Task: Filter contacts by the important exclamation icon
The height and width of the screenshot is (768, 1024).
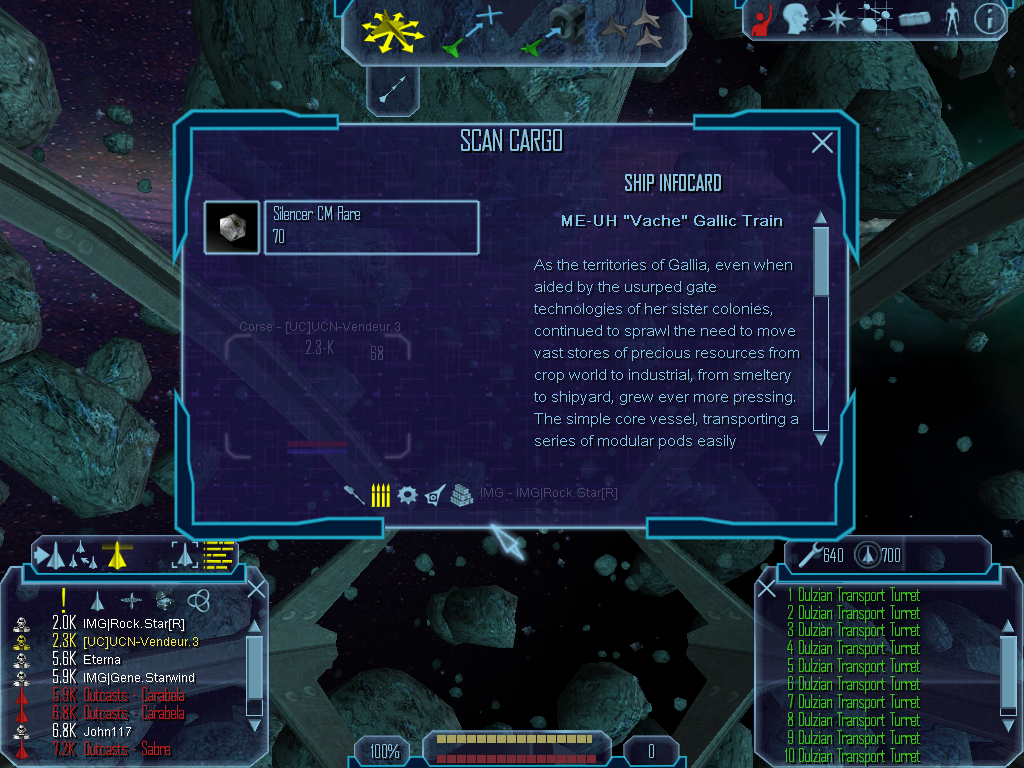Action: (x=63, y=599)
